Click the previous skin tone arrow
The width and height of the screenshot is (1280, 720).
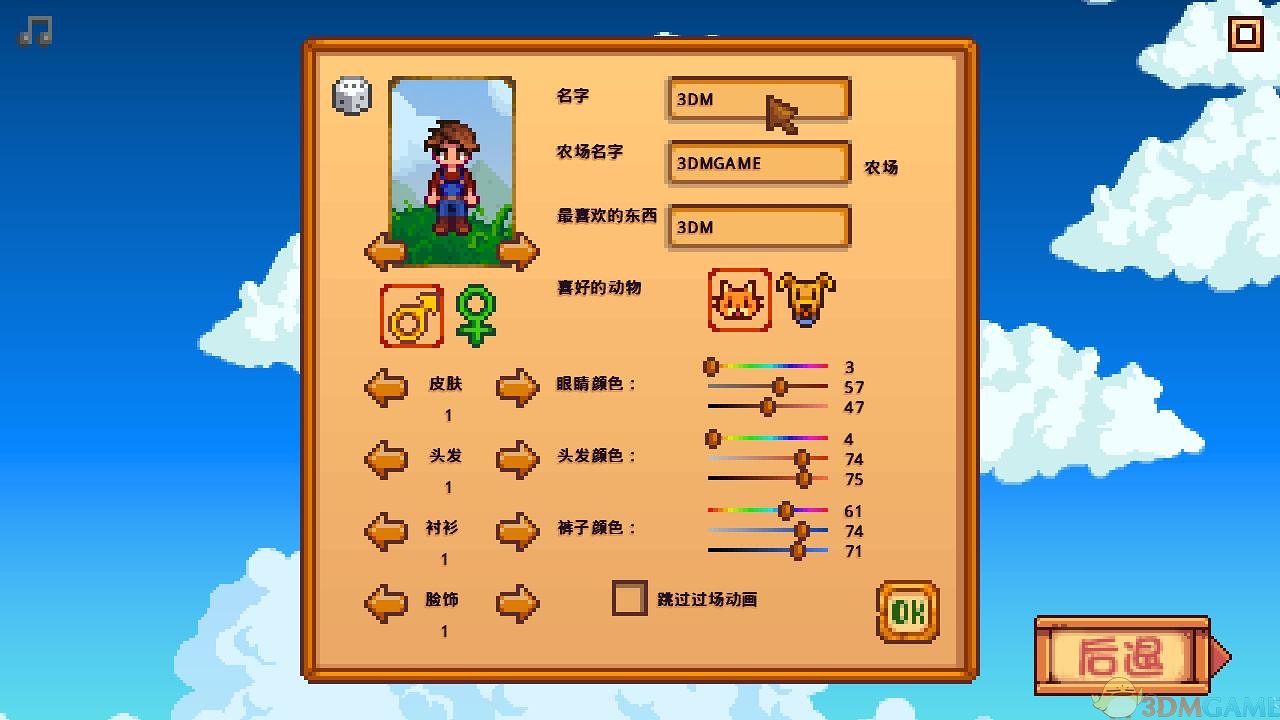pyautogui.click(x=385, y=387)
